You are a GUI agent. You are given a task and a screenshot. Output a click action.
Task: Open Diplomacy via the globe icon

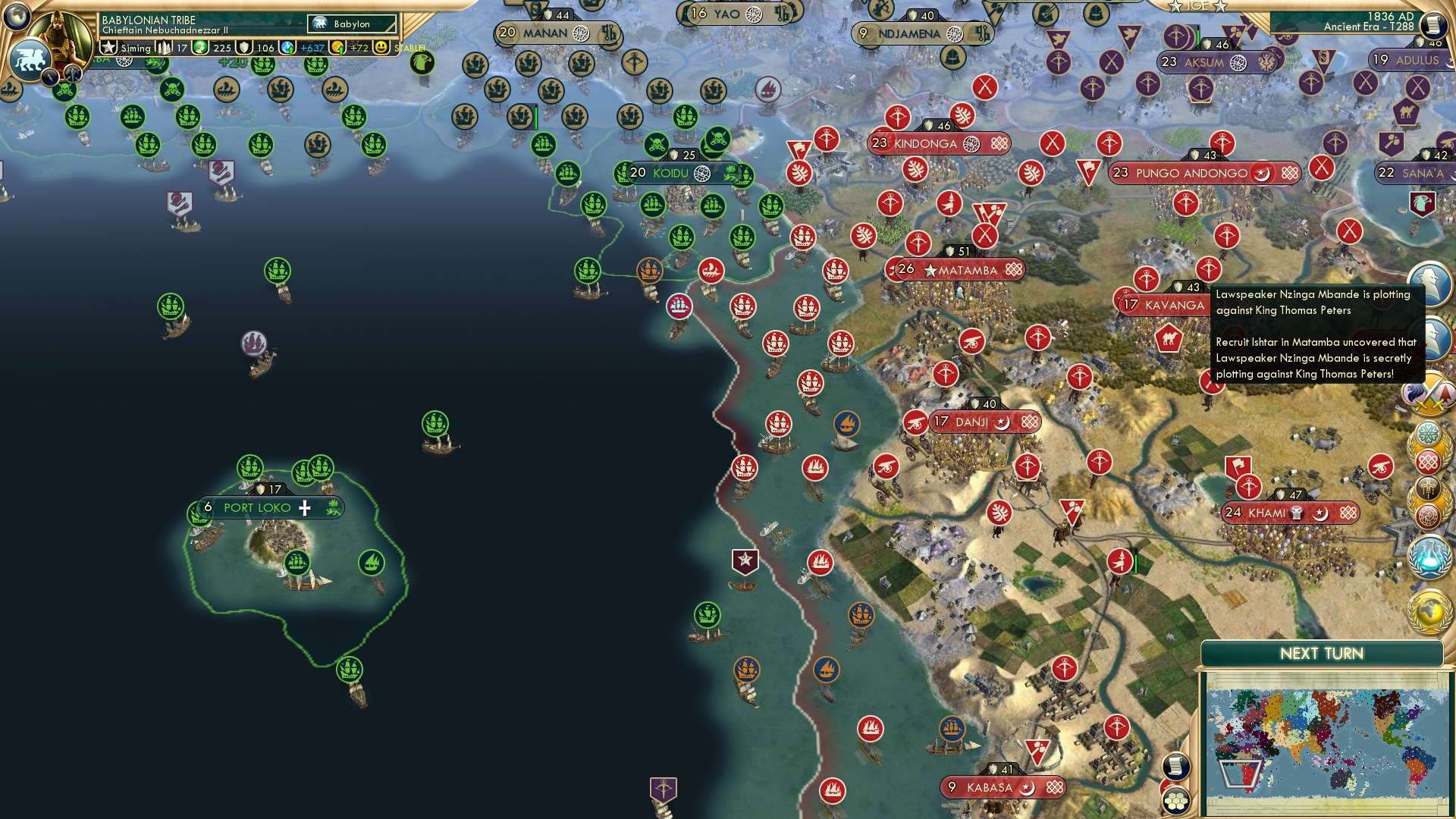point(1429,612)
